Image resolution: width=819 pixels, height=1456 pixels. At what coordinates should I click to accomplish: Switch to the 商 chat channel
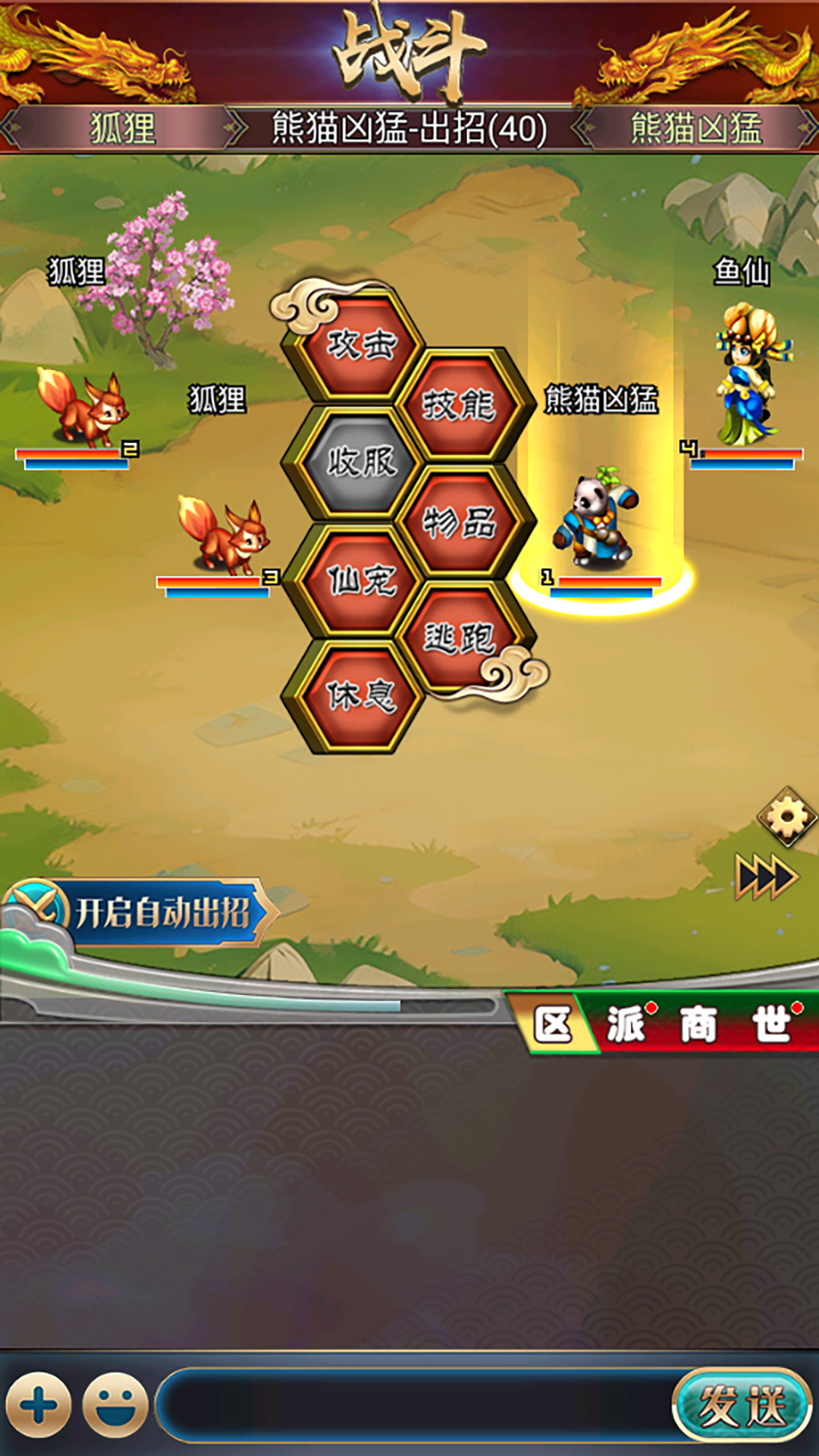(x=698, y=1025)
